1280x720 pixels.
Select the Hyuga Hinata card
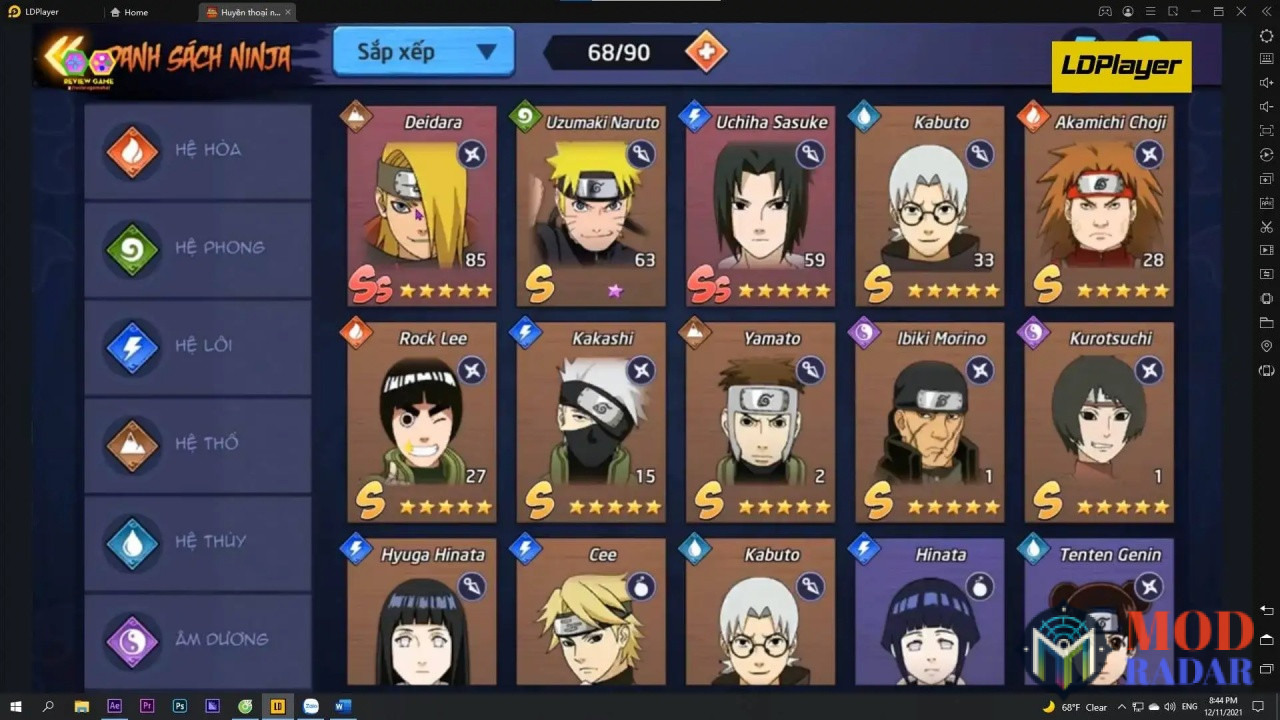(421, 612)
